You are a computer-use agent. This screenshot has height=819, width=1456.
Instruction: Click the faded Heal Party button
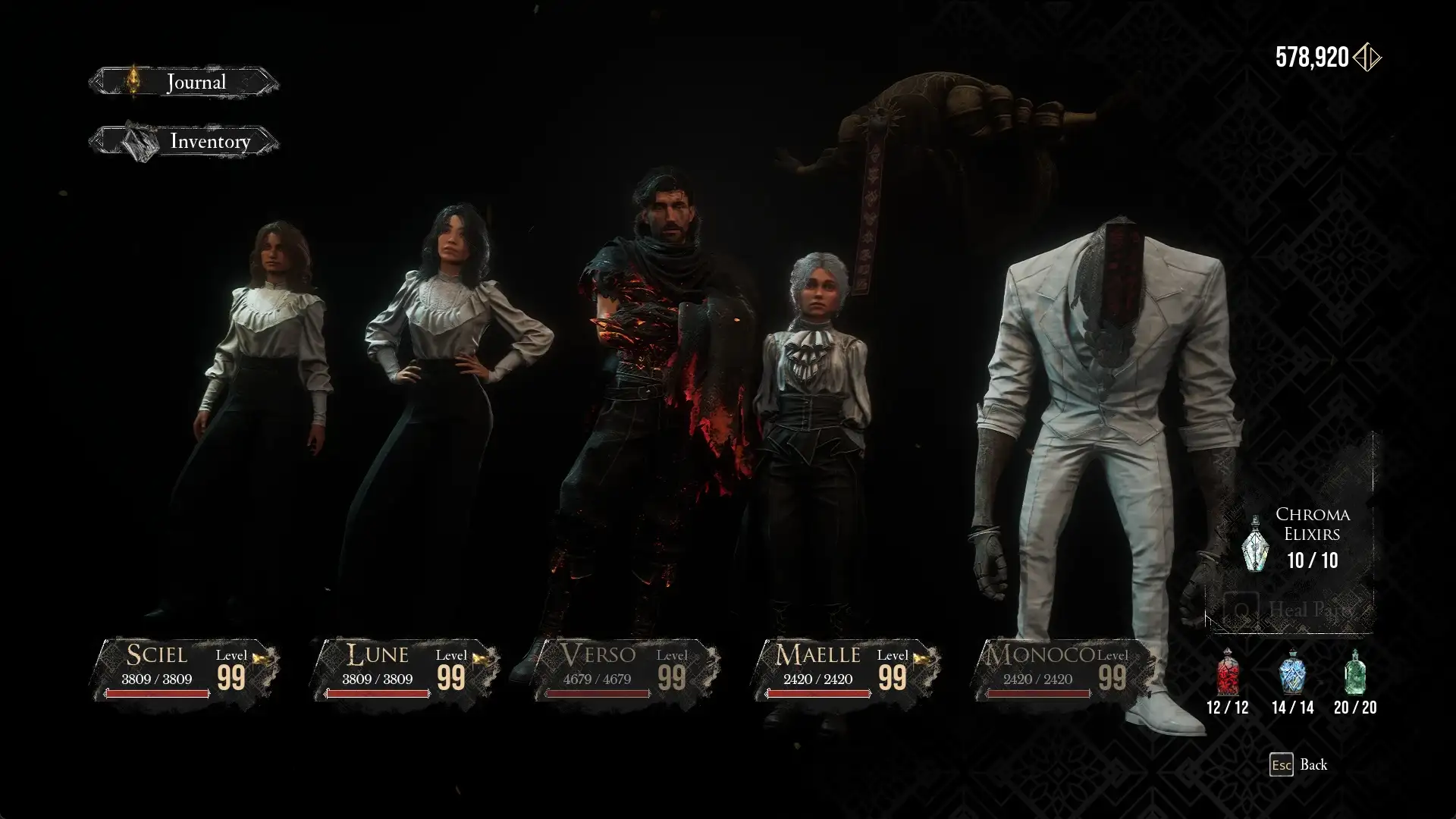(1289, 610)
